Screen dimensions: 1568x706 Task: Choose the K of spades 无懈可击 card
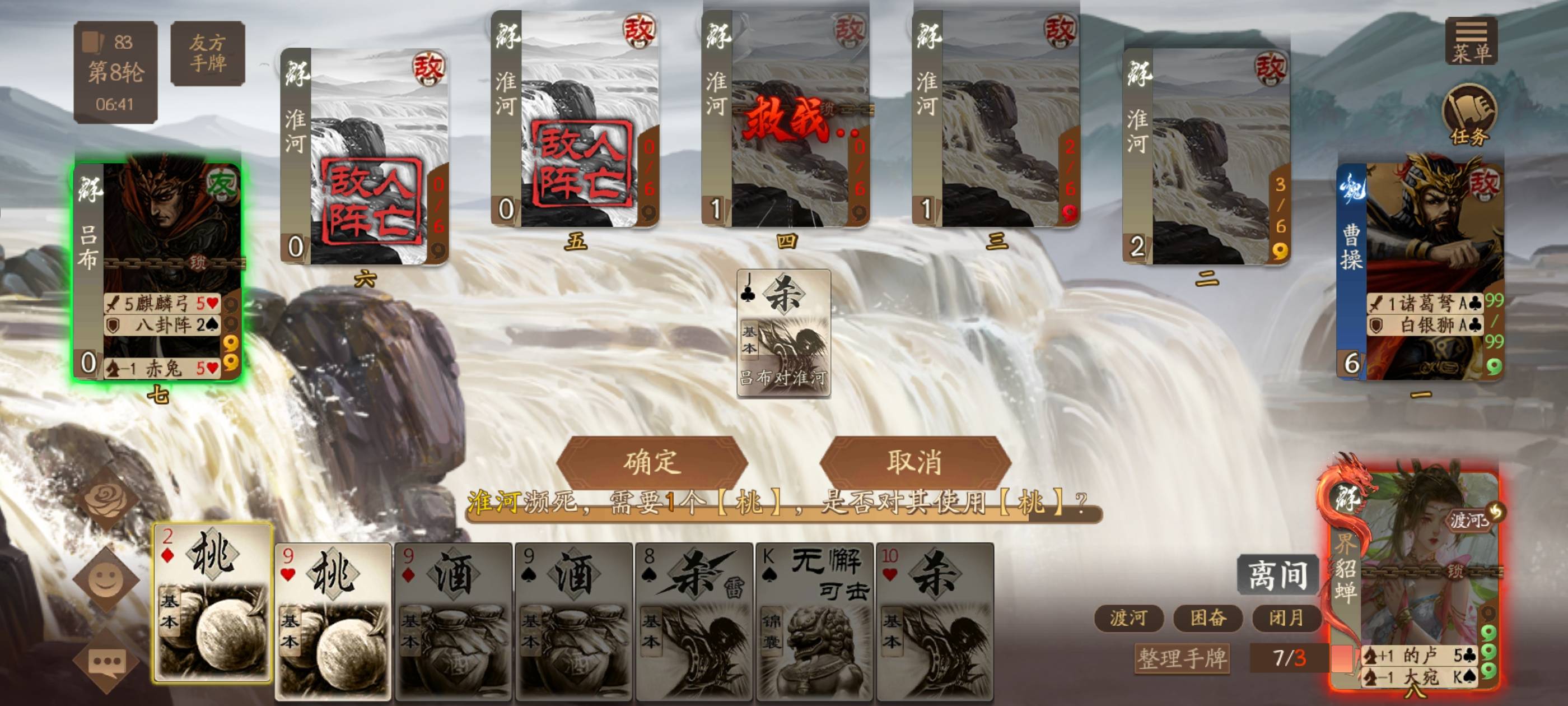tap(814, 621)
